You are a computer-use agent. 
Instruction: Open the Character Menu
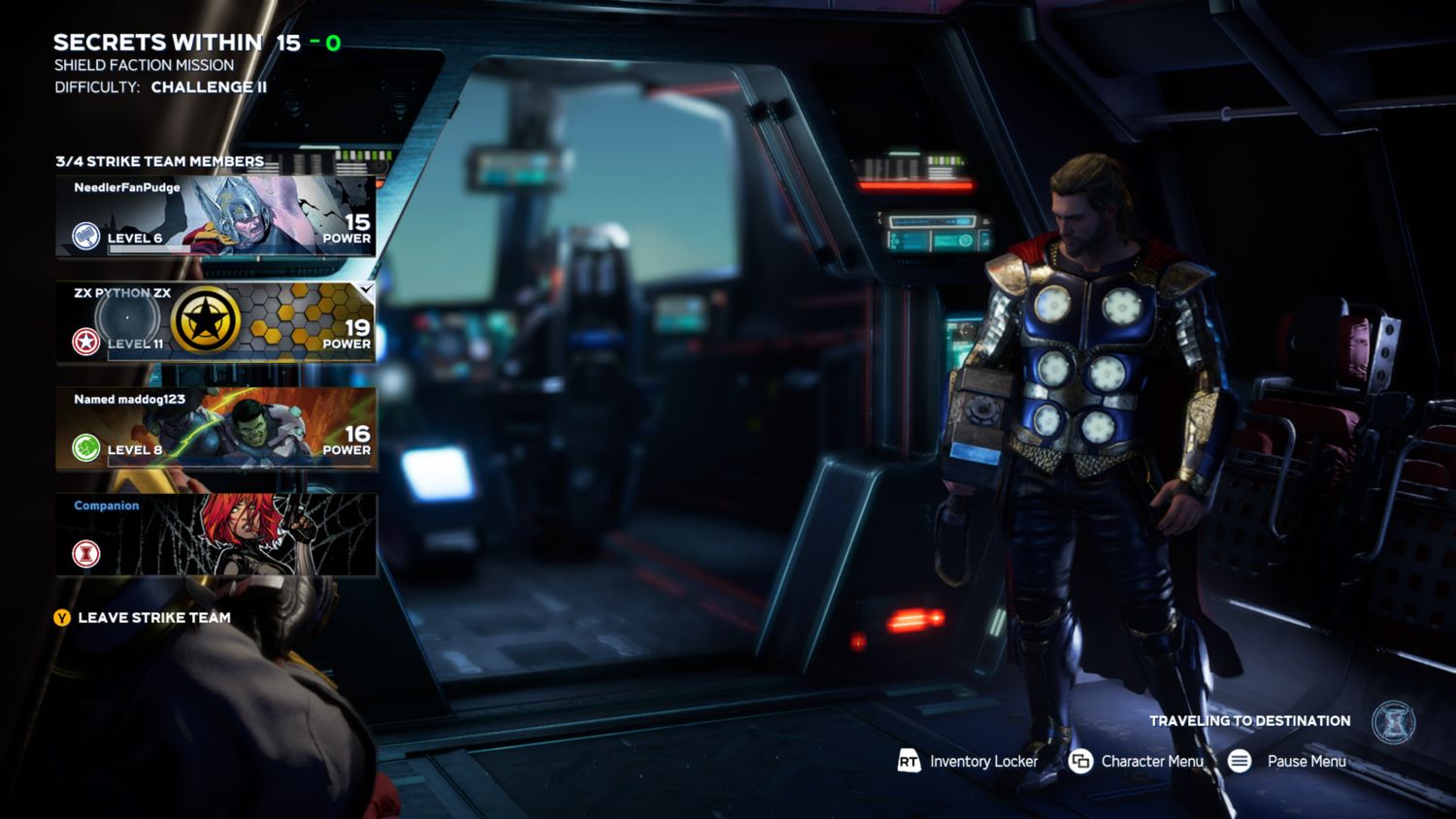coord(1137,762)
